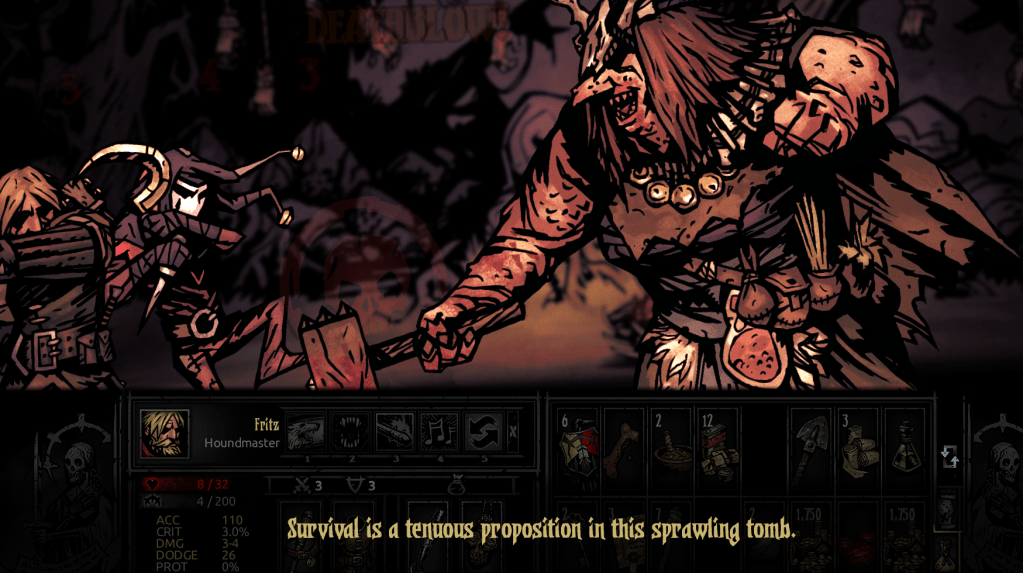Activate the hound attack skill icon

[306, 432]
